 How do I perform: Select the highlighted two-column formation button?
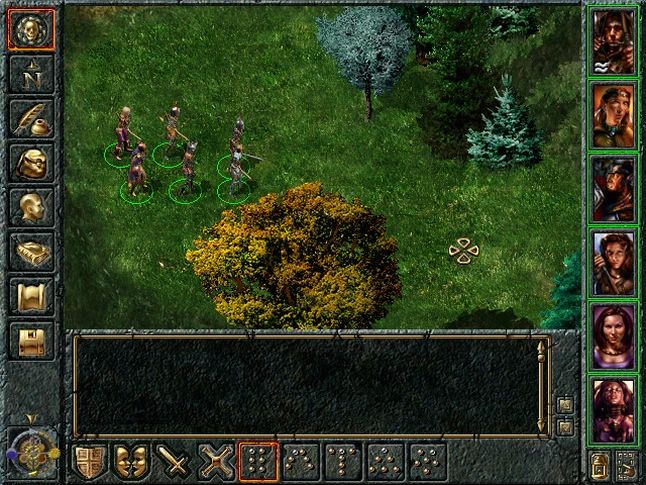click(257, 461)
